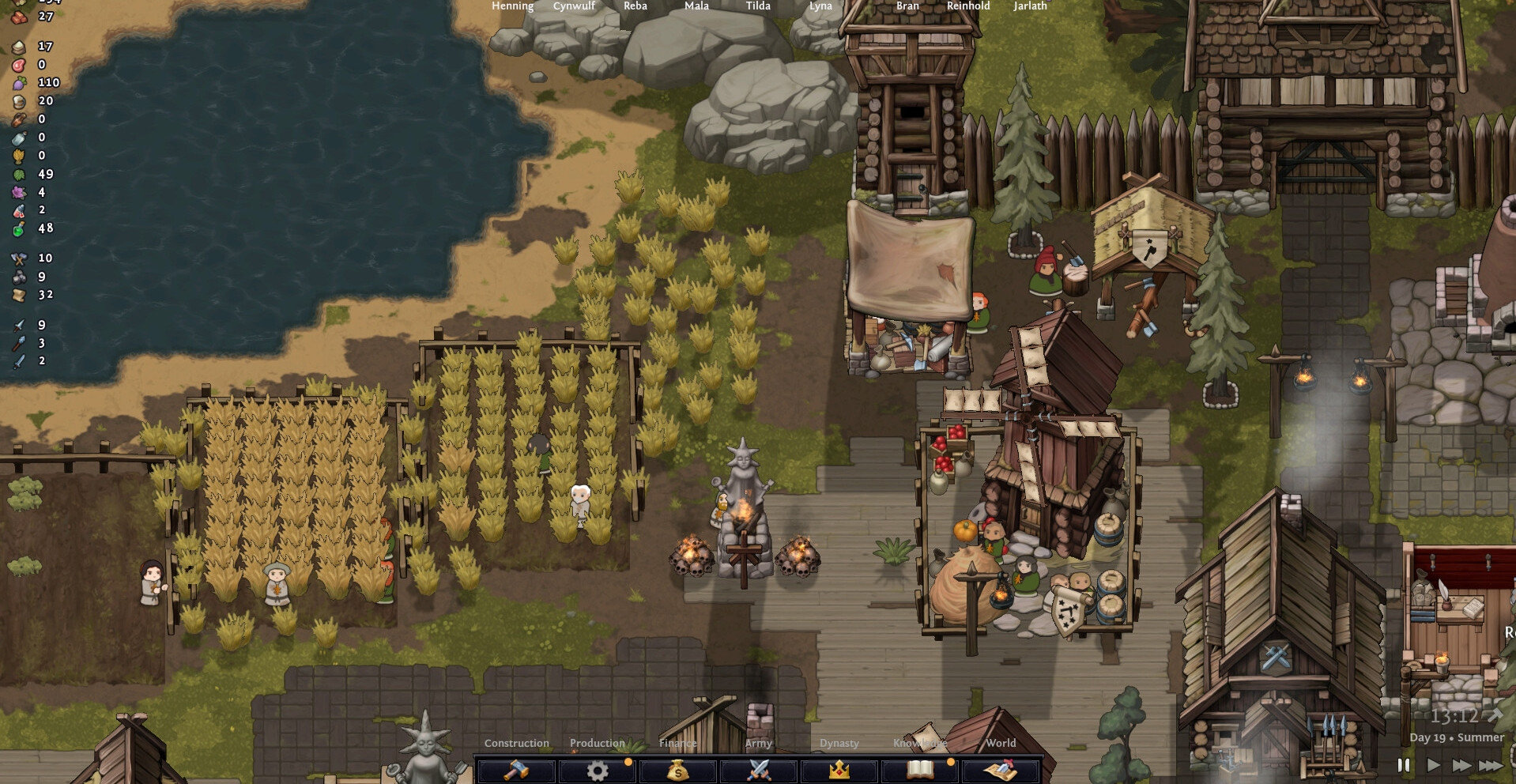Open the Dynasty crown menu

839,769
